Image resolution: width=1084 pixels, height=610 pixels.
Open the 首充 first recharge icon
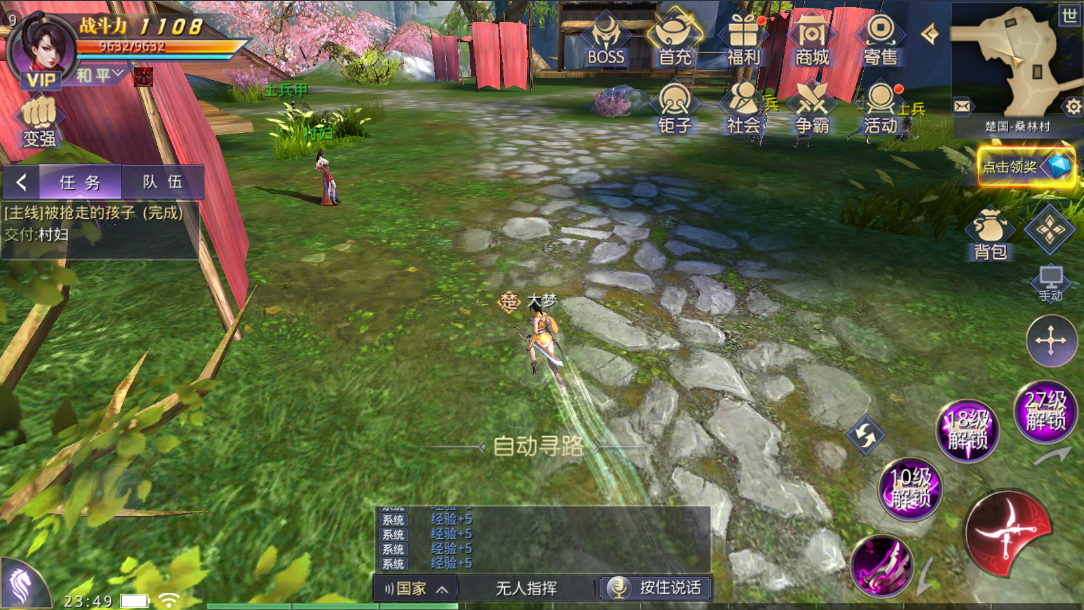click(675, 40)
